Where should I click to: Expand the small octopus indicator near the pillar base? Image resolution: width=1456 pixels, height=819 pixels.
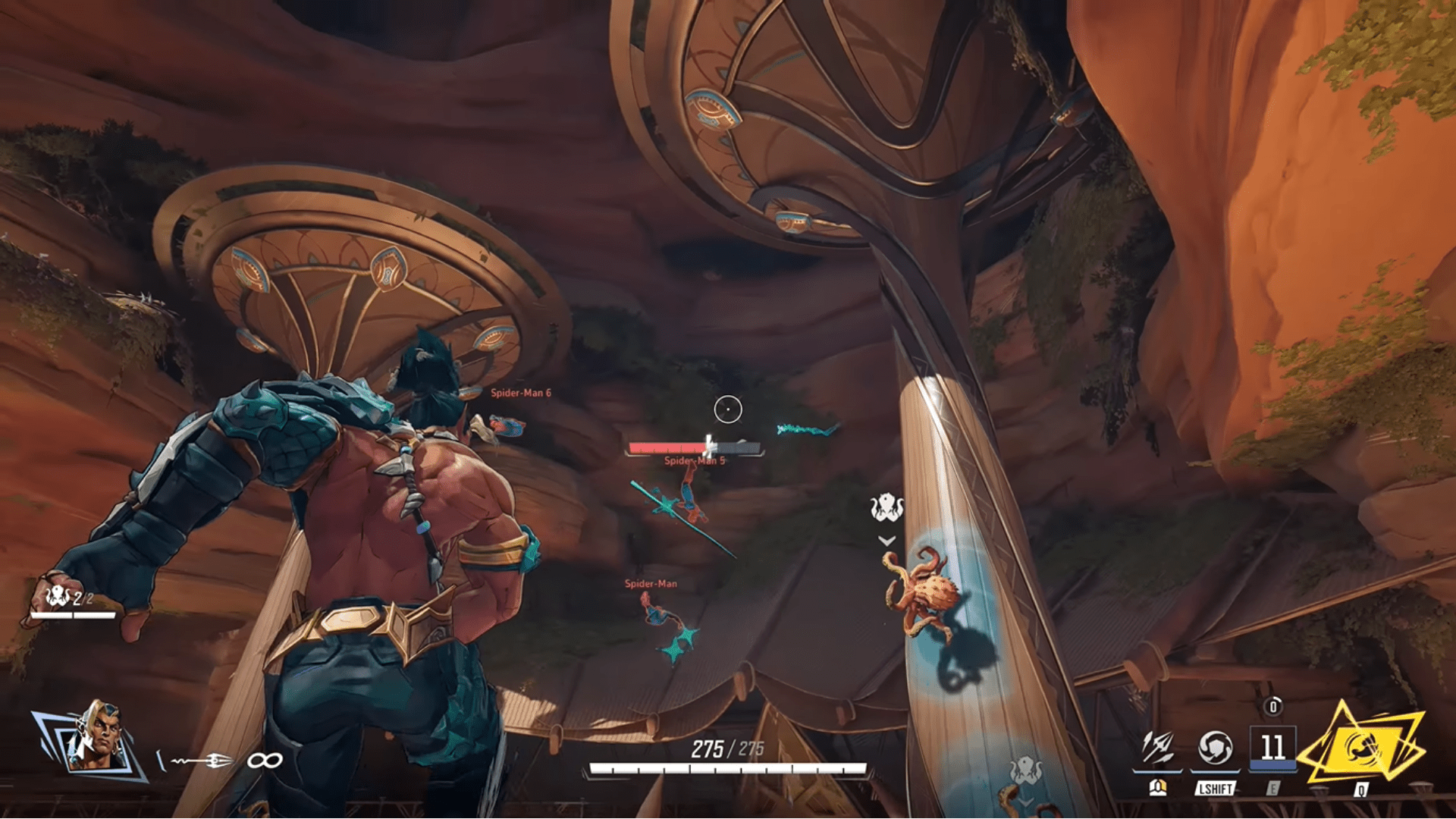[1025, 767]
